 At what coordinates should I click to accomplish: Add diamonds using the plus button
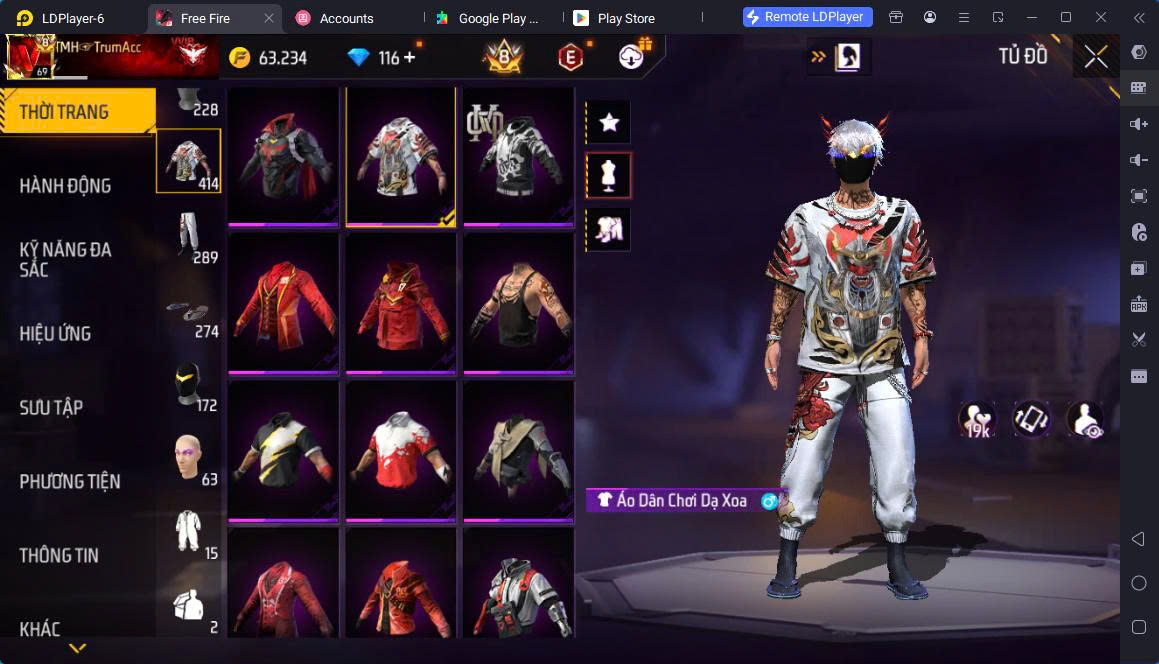pos(409,58)
